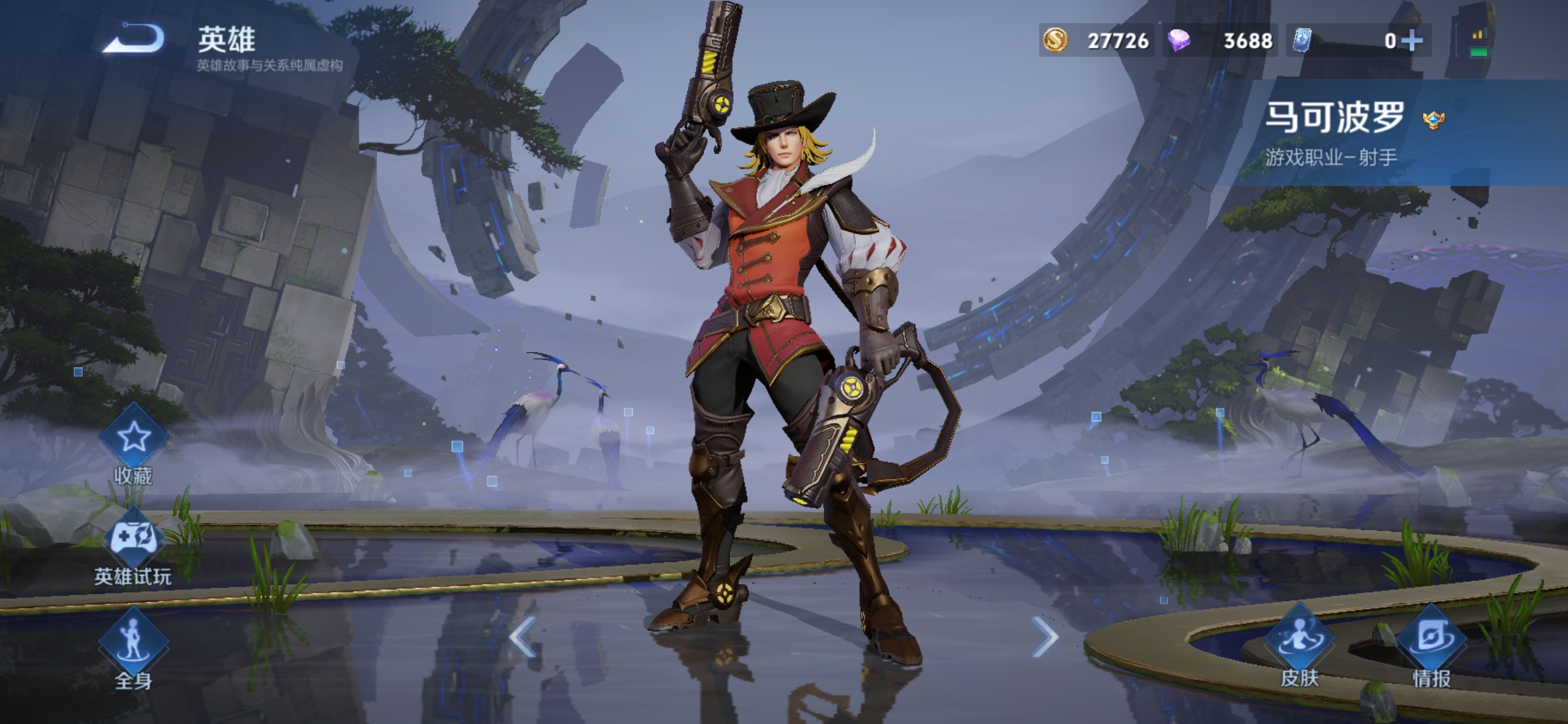Switch to the previous hero arrow

tap(522, 637)
